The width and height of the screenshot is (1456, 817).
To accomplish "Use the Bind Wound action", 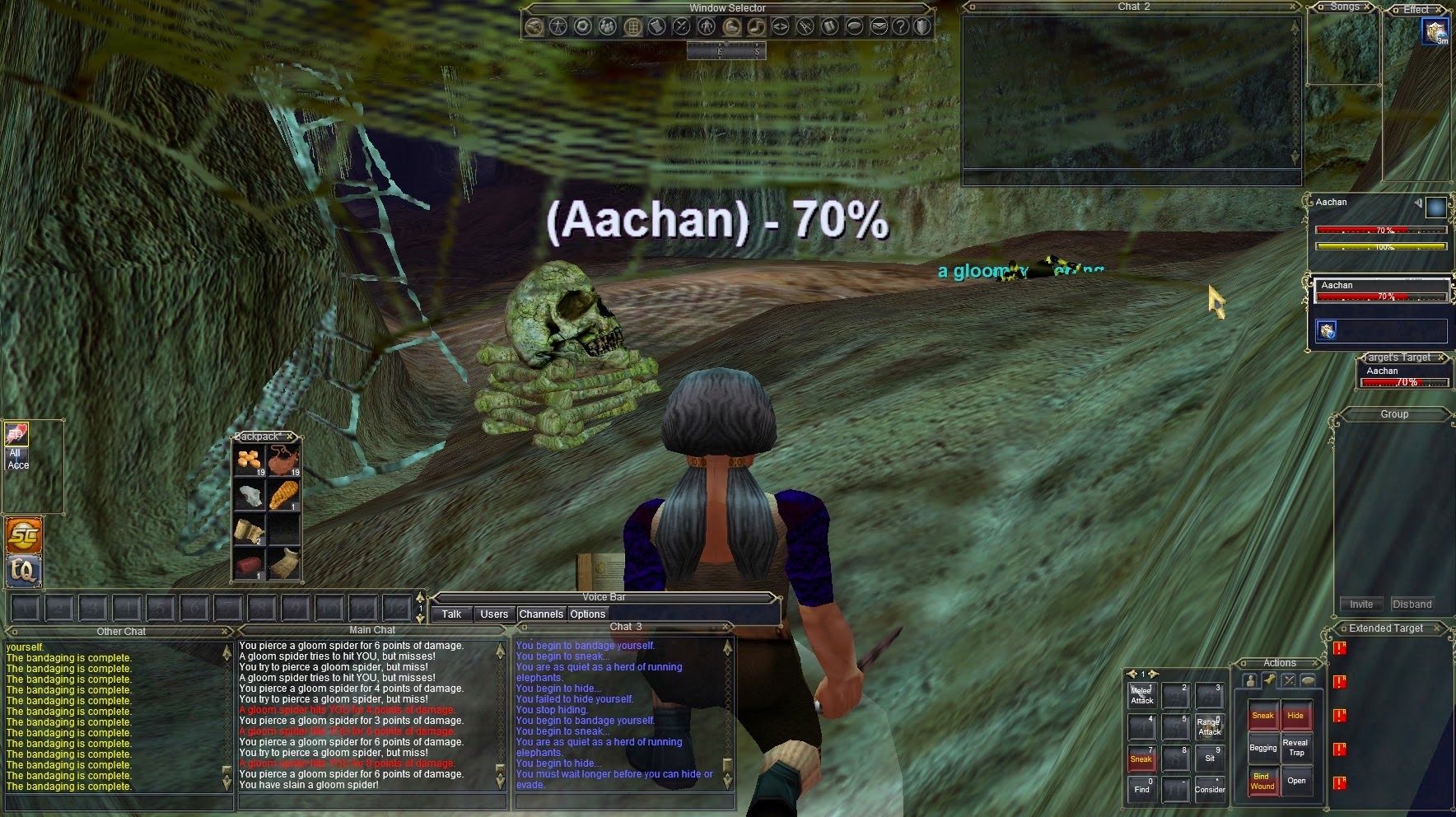I will [1262, 781].
